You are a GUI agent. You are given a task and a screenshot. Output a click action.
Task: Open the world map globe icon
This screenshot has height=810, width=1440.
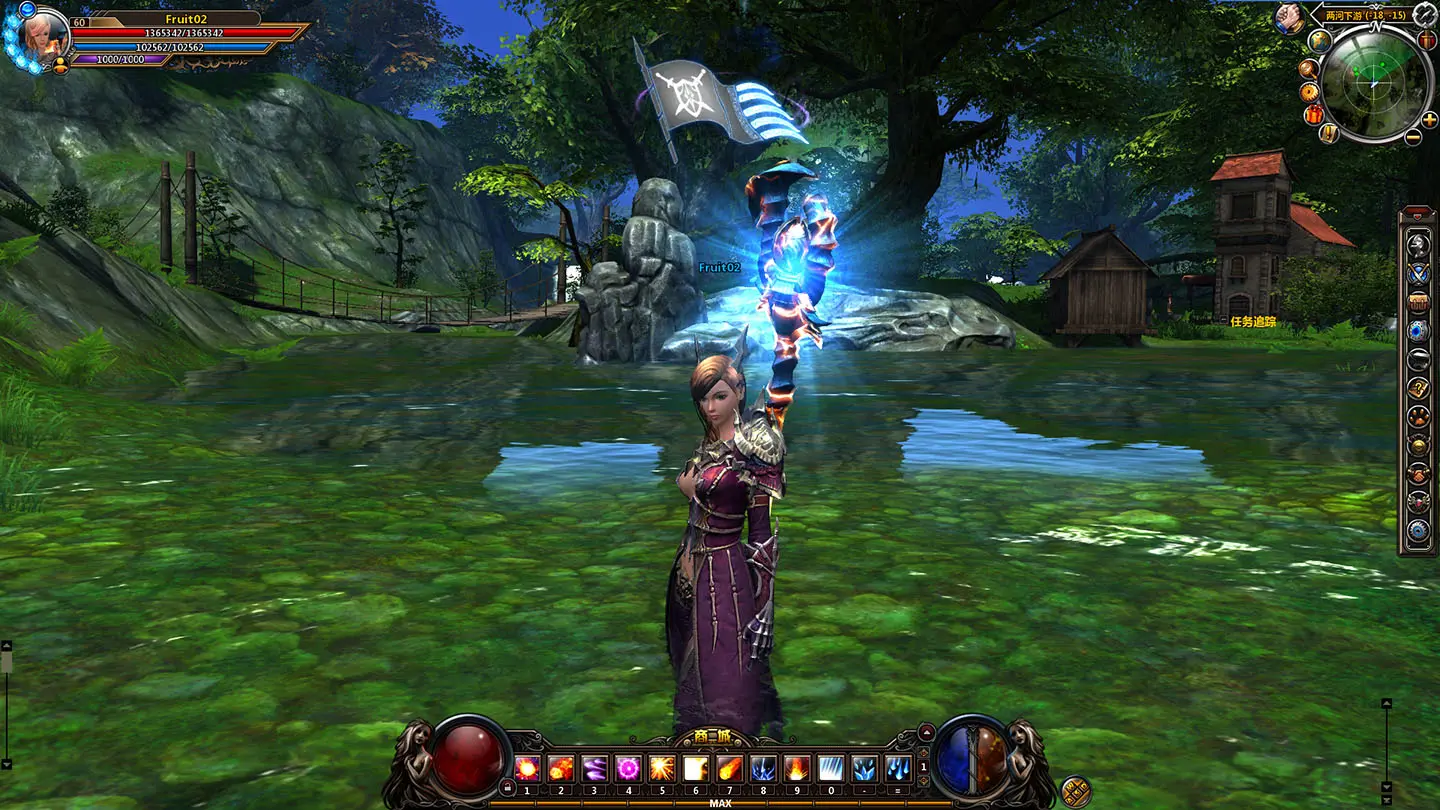pos(1320,42)
